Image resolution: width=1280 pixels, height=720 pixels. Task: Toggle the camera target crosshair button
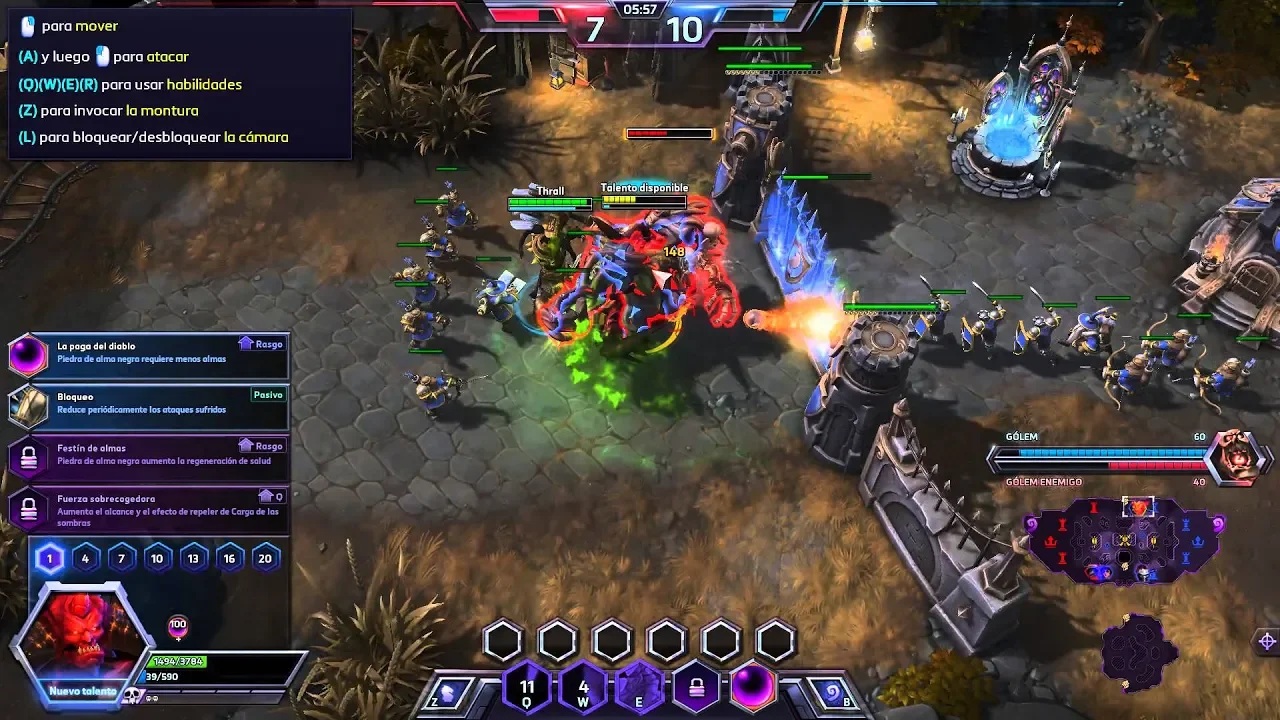coord(1267,641)
